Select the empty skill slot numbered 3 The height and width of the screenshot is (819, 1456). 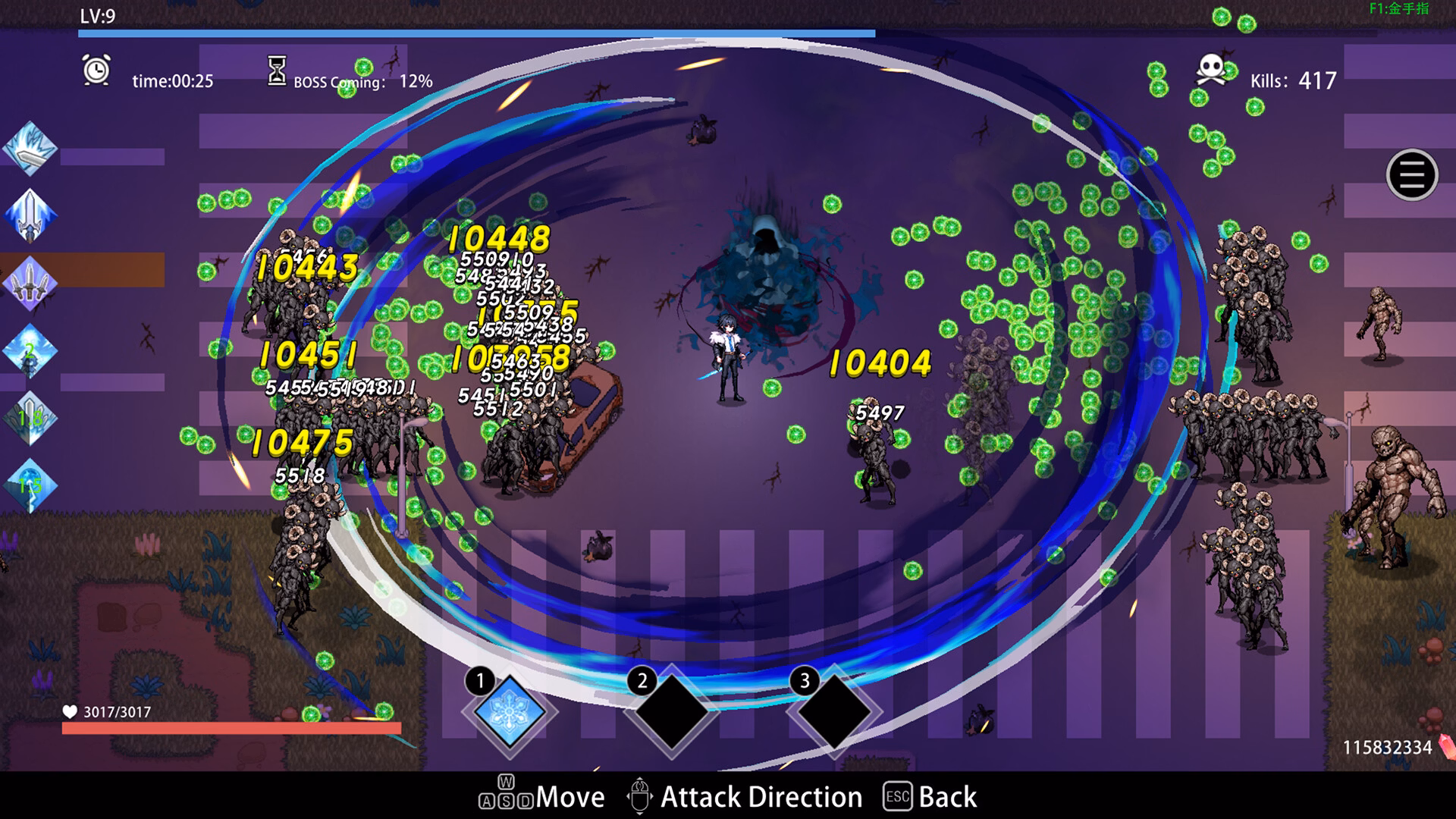[834, 713]
